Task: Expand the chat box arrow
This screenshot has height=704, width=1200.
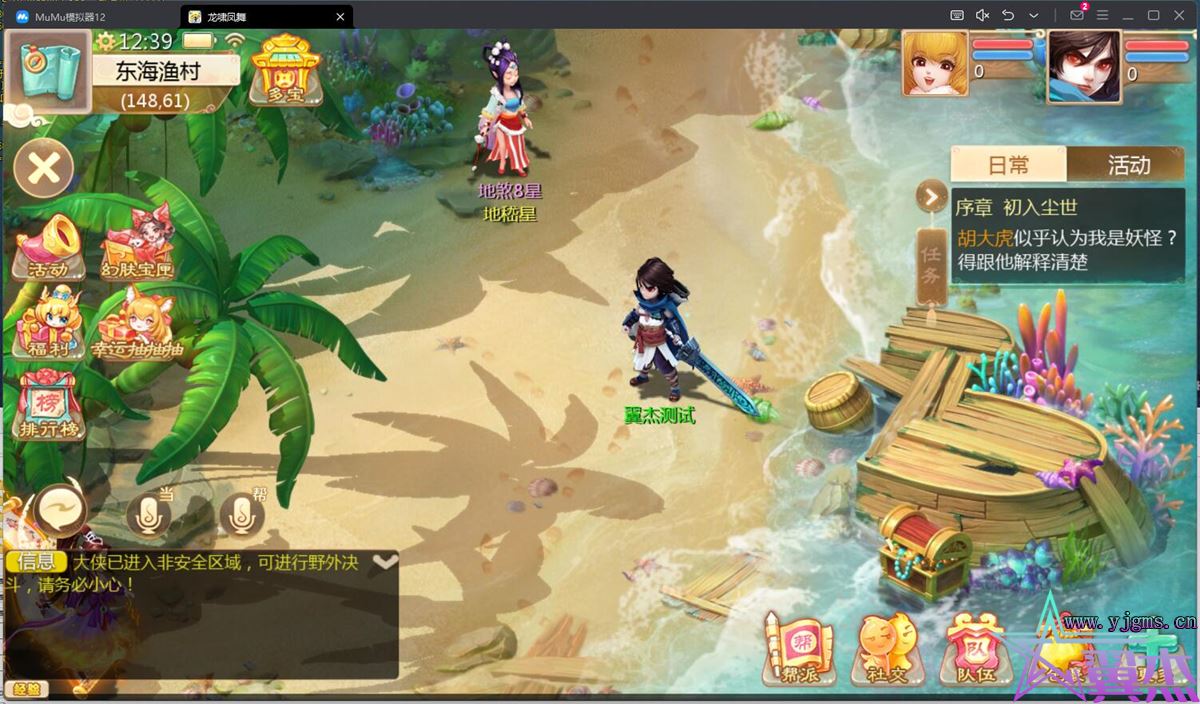Action: pyautogui.click(x=385, y=562)
